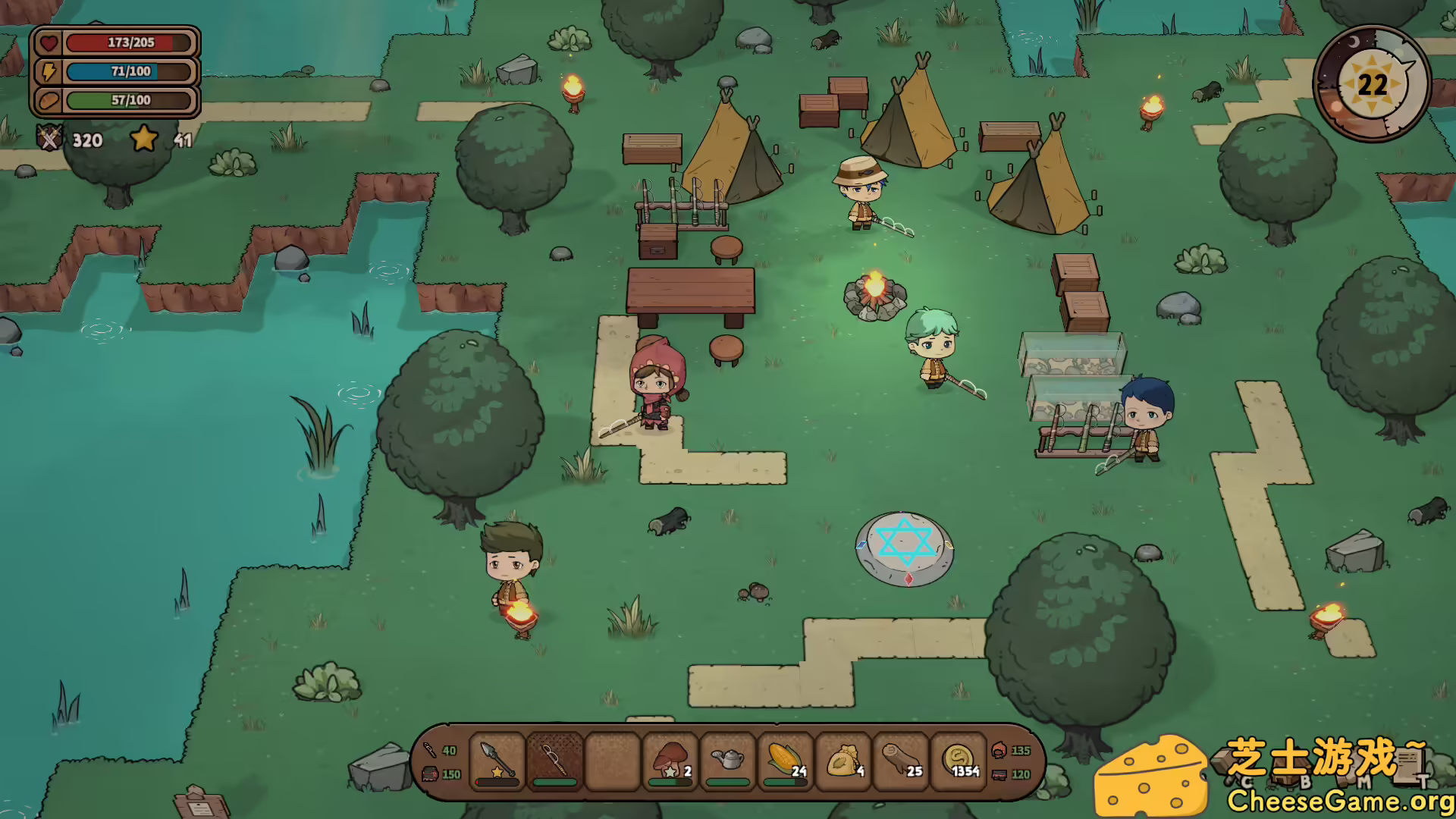Click the teapot item in the hotbar
The height and width of the screenshot is (819, 1456).
(x=727, y=761)
